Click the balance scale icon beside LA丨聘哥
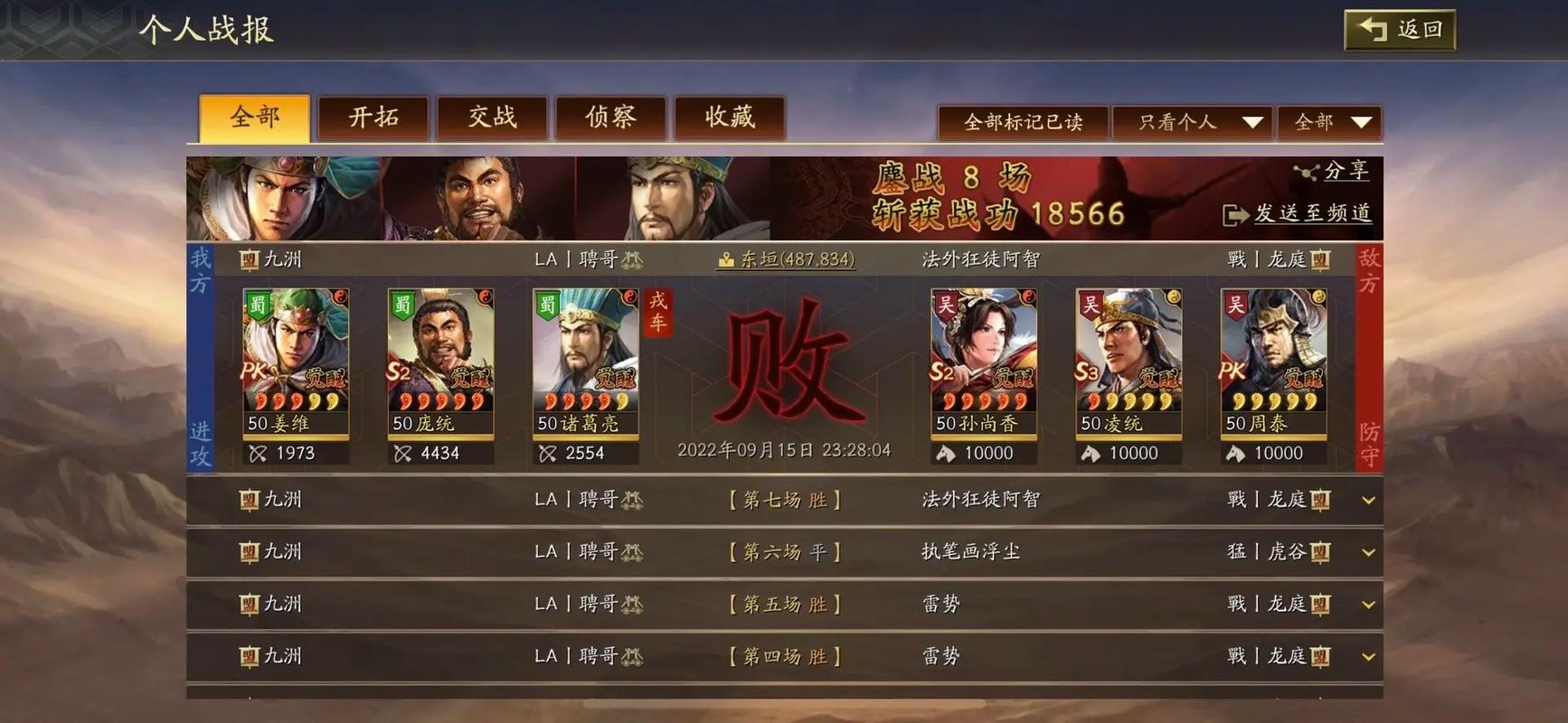Image resolution: width=1568 pixels, height=723 pixels. click(633, 259)
